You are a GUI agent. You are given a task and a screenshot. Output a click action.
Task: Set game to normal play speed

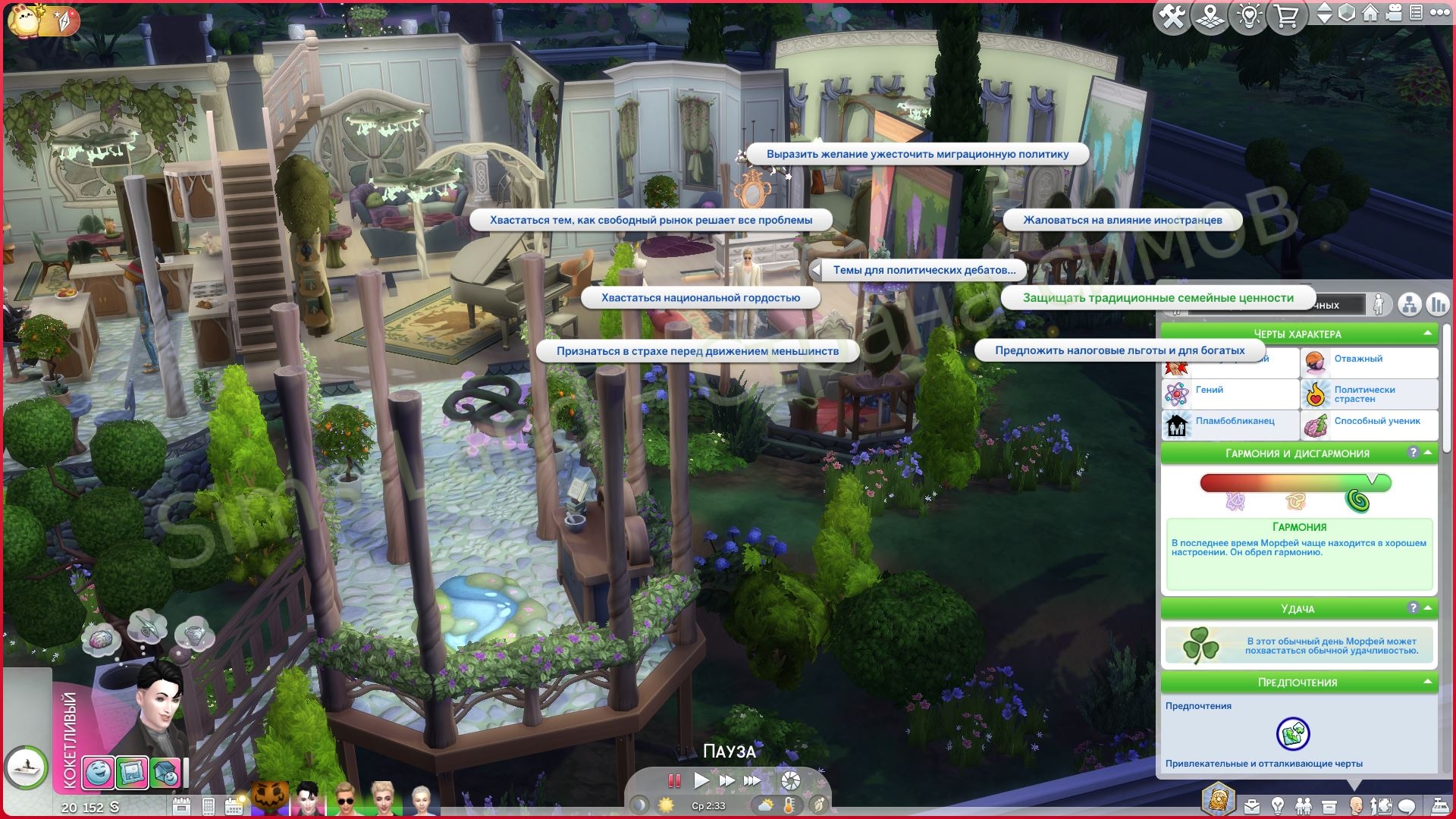point(701,780)
